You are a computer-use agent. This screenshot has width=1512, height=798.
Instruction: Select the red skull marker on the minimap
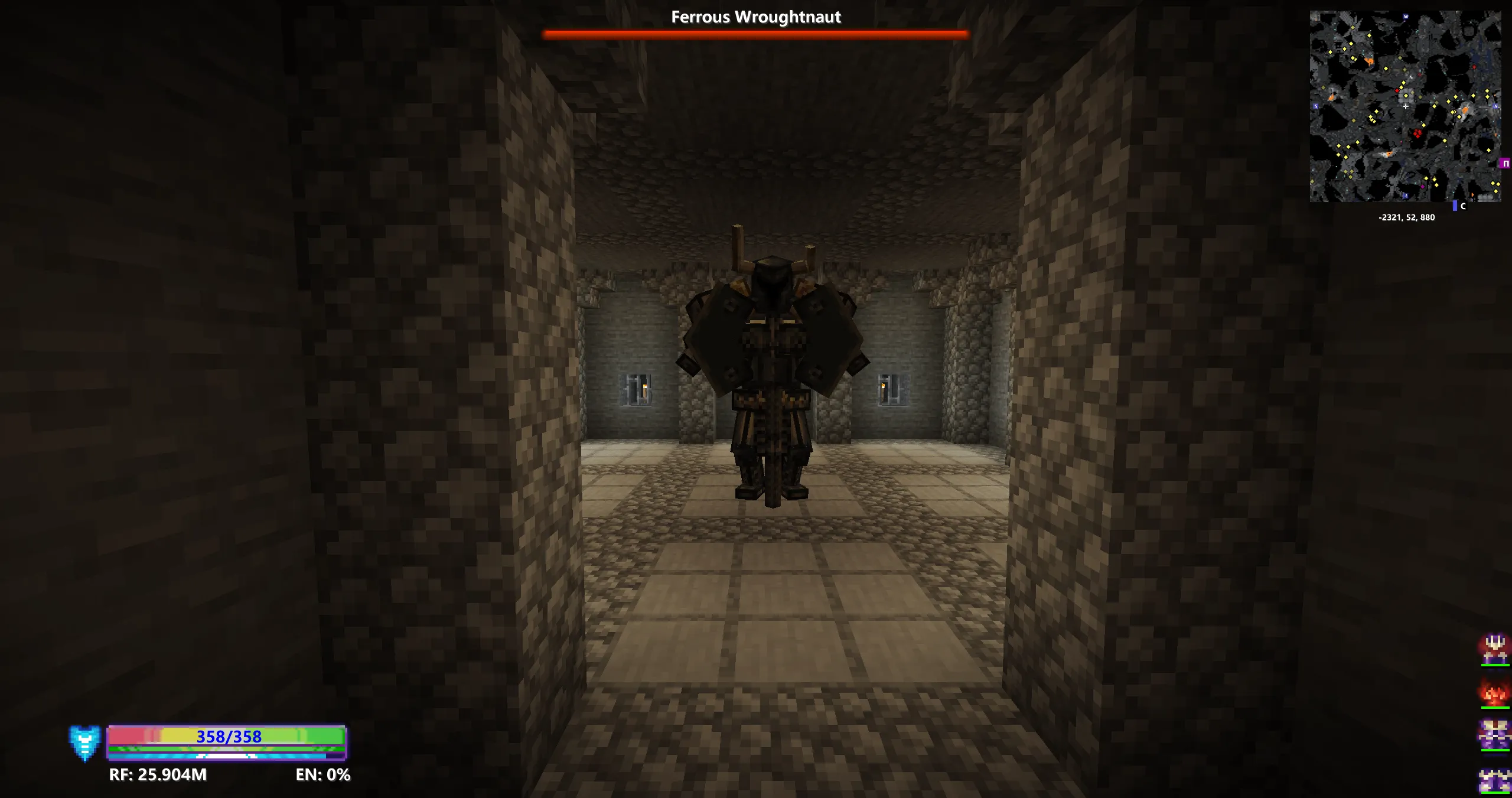(1417, 133)
